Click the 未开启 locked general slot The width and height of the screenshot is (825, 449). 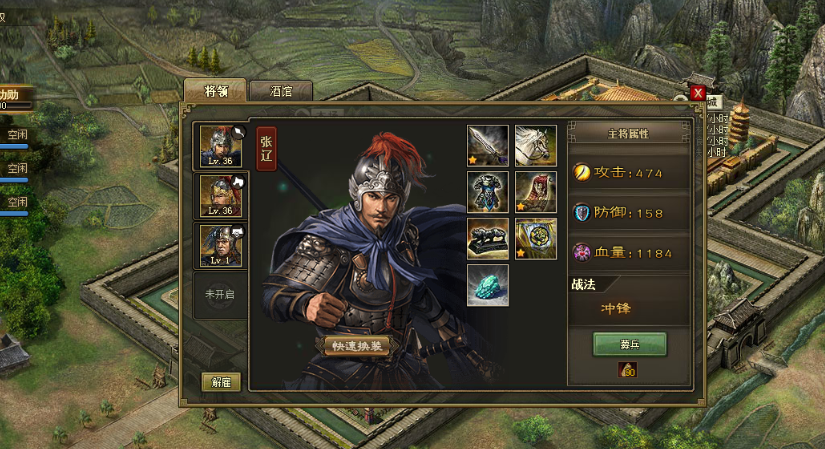click(219, 295)
